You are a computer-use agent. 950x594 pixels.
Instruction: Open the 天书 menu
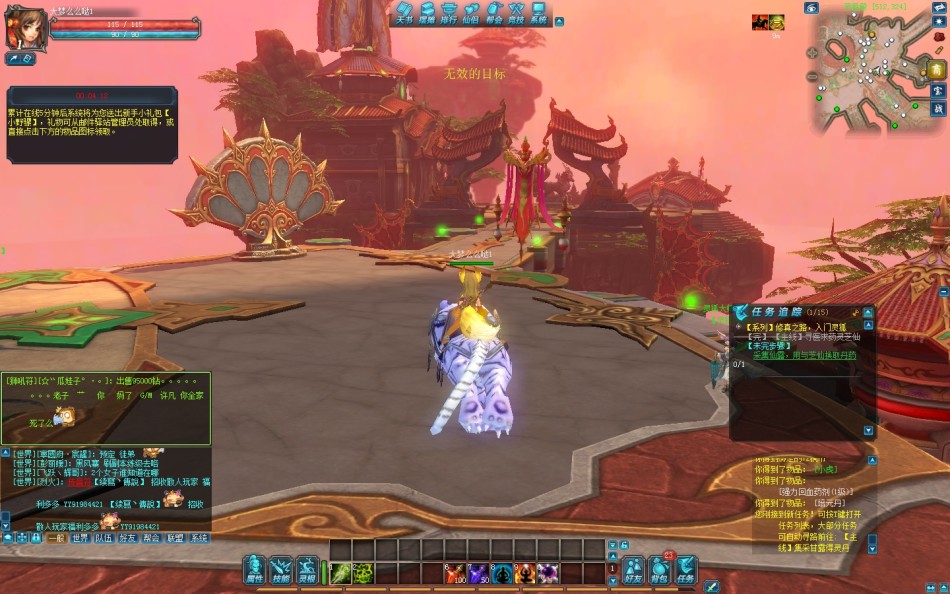pos(403,13)
